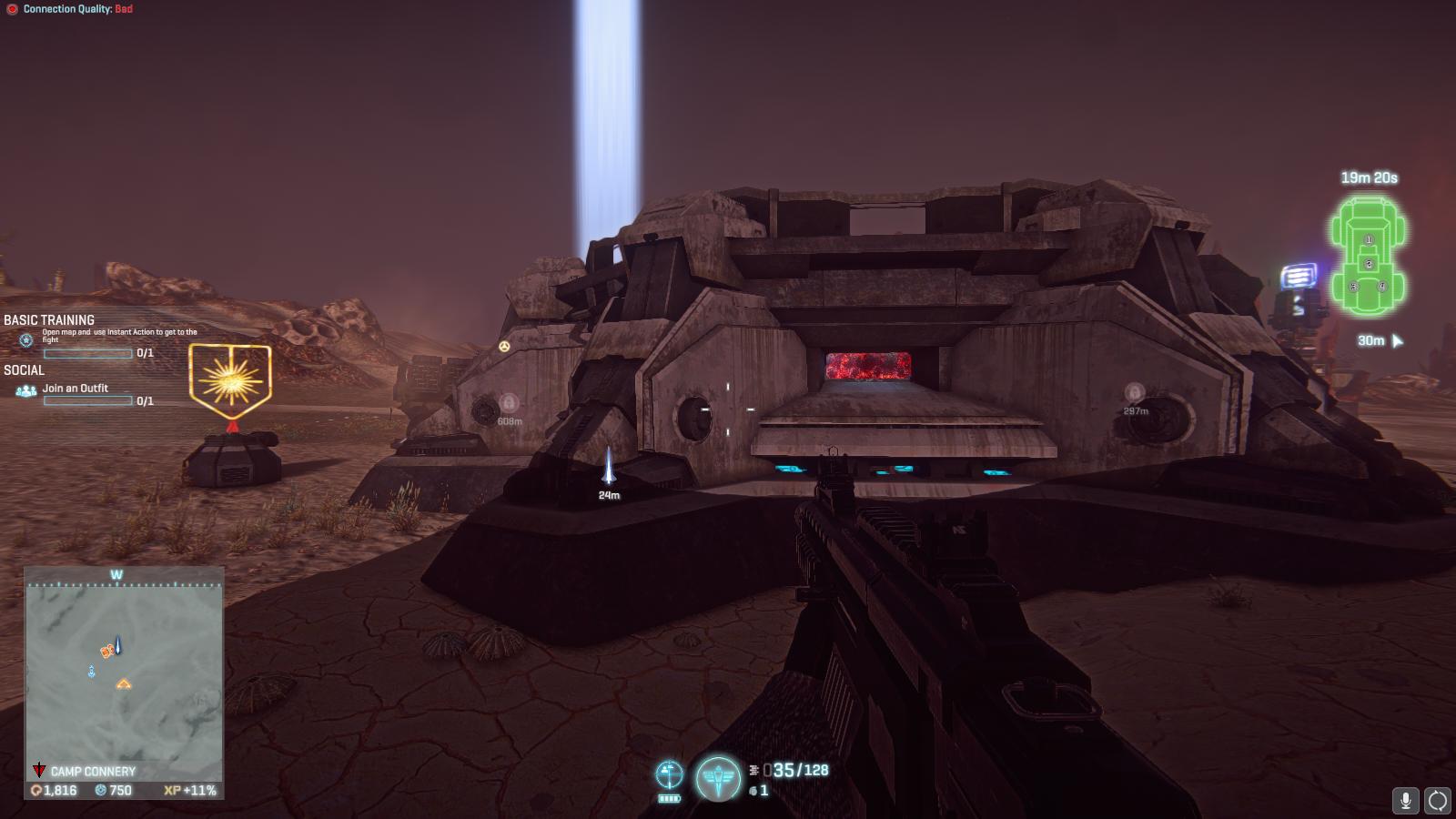The height and width of the screenshot is (819, 1456).
Task: Click the green vehicle seat diagram
Action: [x=1369, y=258]
